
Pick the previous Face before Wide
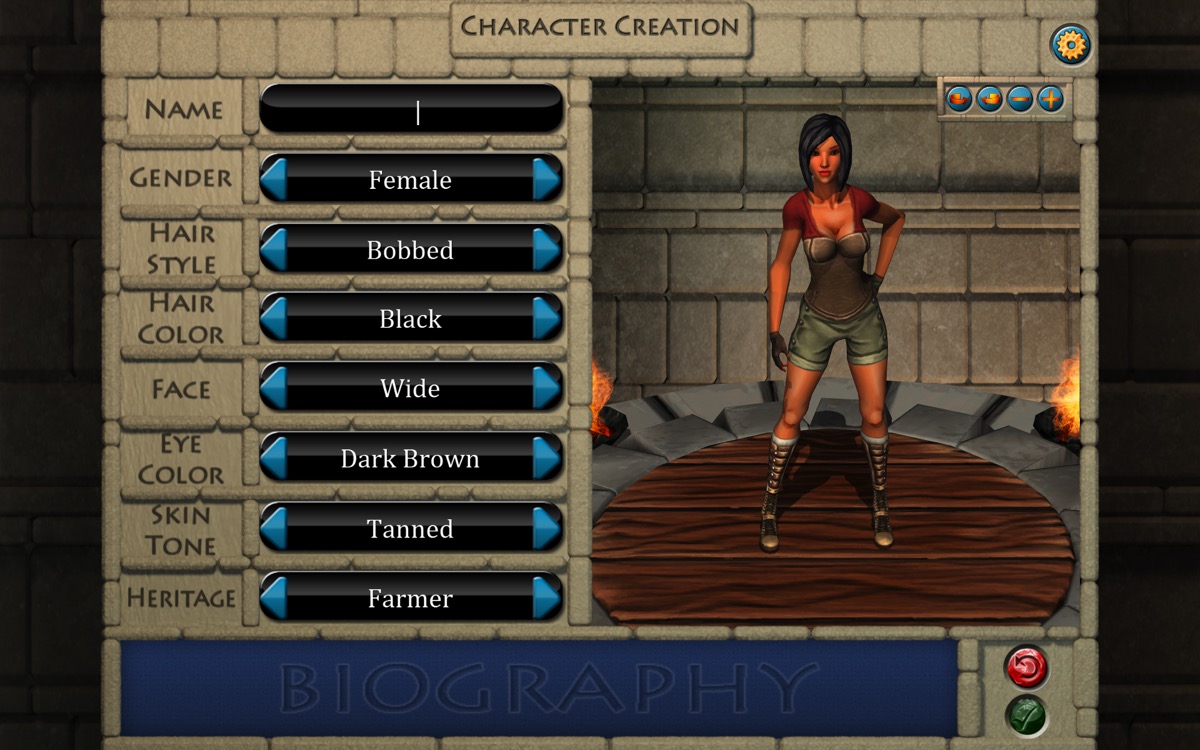pyautogui.click(x=275, y=388)
